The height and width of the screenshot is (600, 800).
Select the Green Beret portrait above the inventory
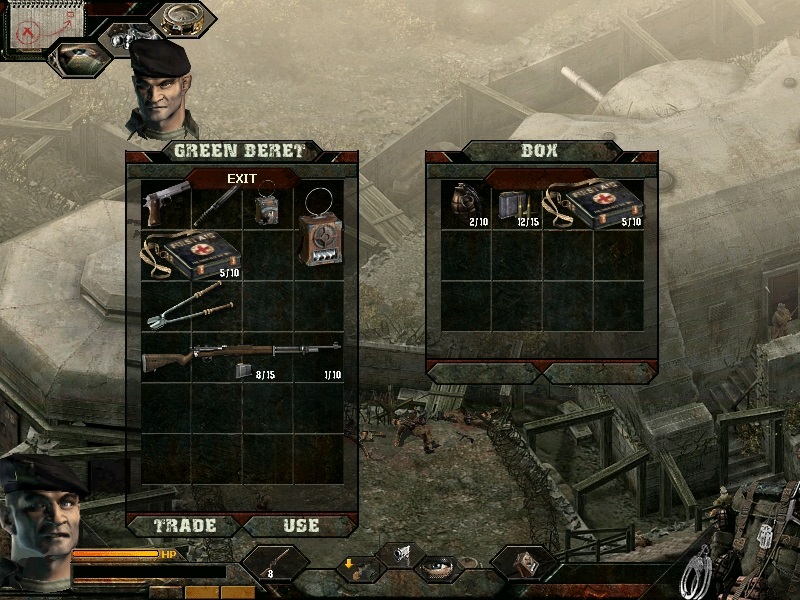(x=160, y=88)
